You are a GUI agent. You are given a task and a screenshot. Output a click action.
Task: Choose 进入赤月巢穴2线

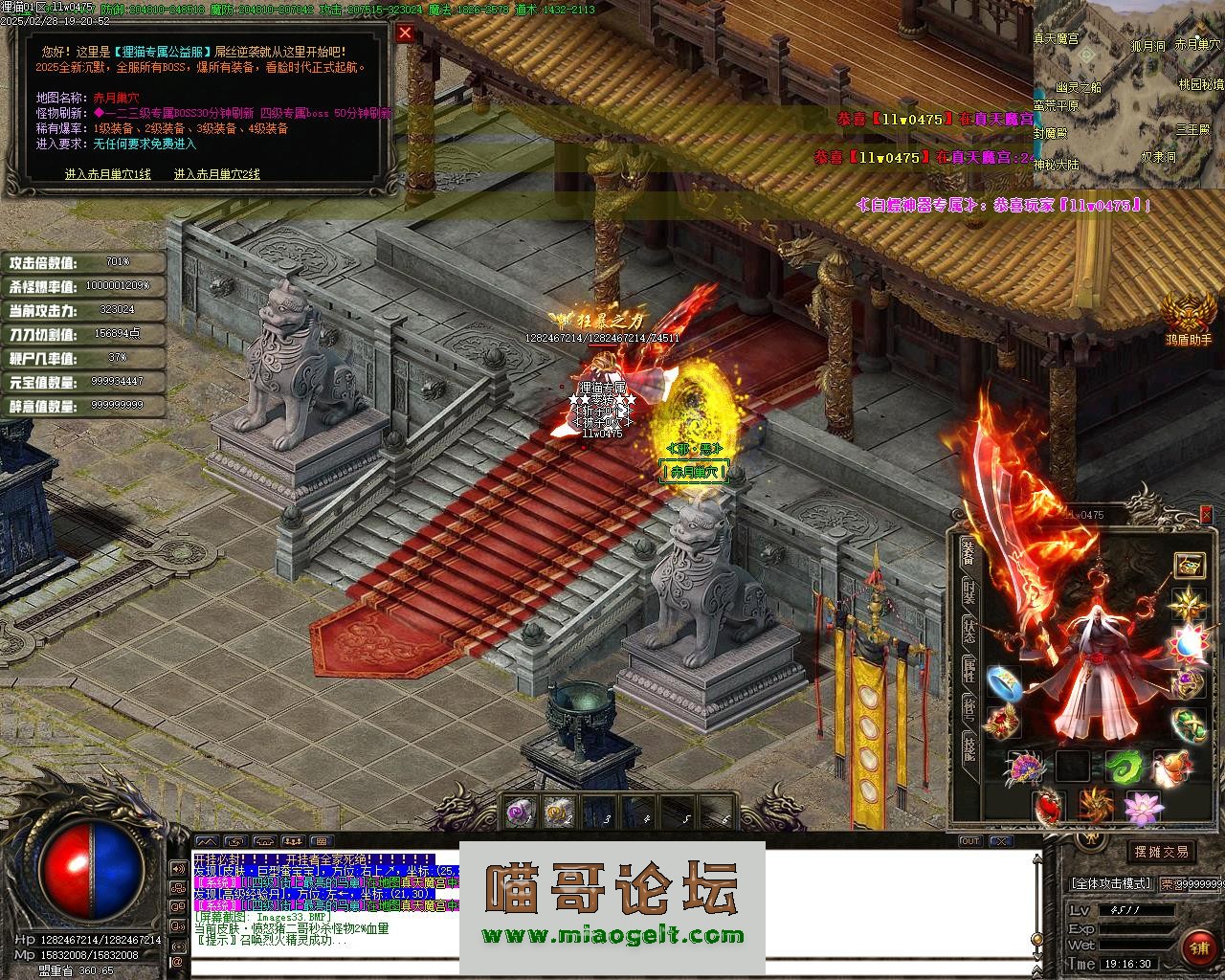(217, 174)
